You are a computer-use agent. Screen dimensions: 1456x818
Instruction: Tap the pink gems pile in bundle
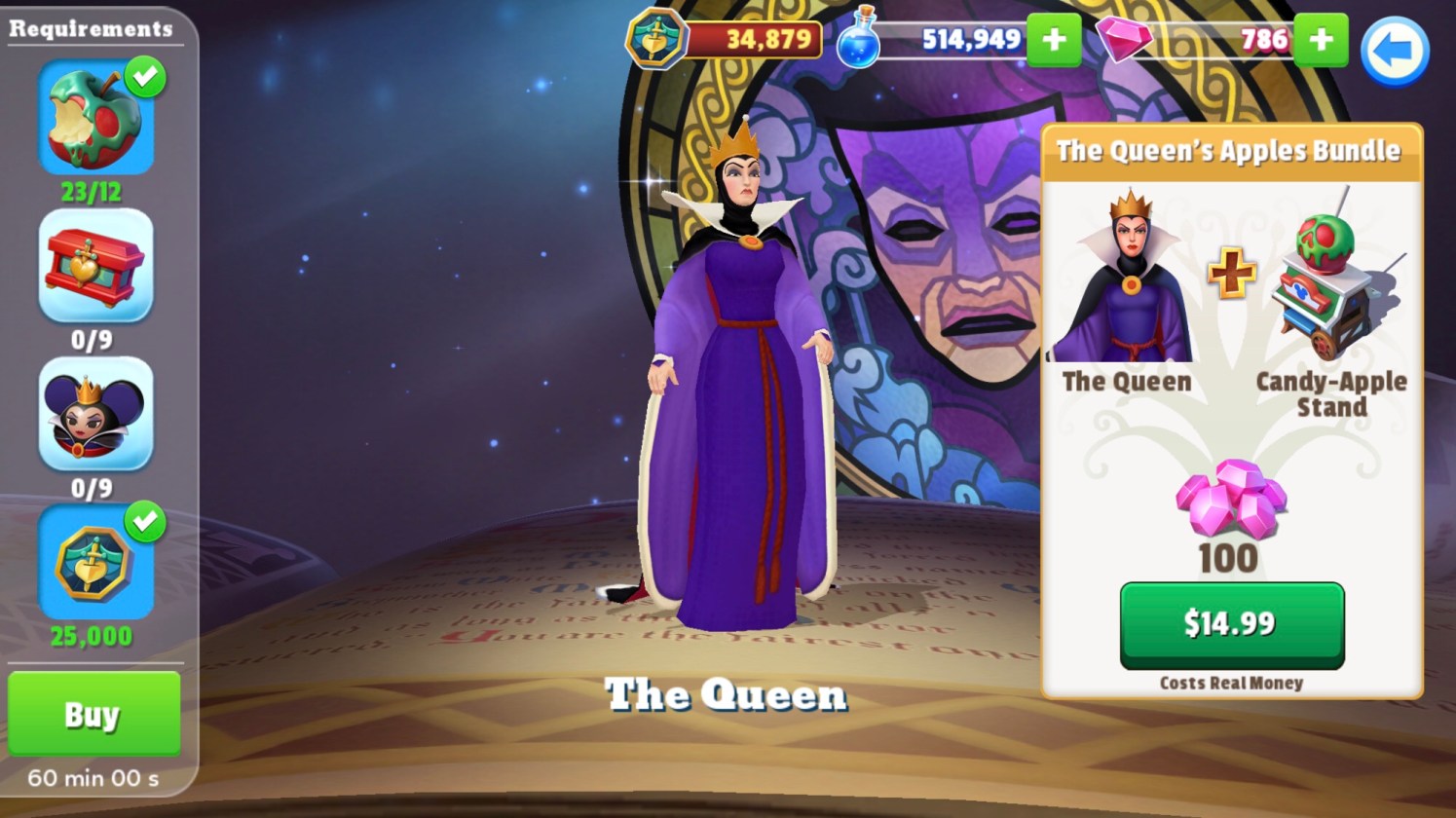pos(1230,499)
